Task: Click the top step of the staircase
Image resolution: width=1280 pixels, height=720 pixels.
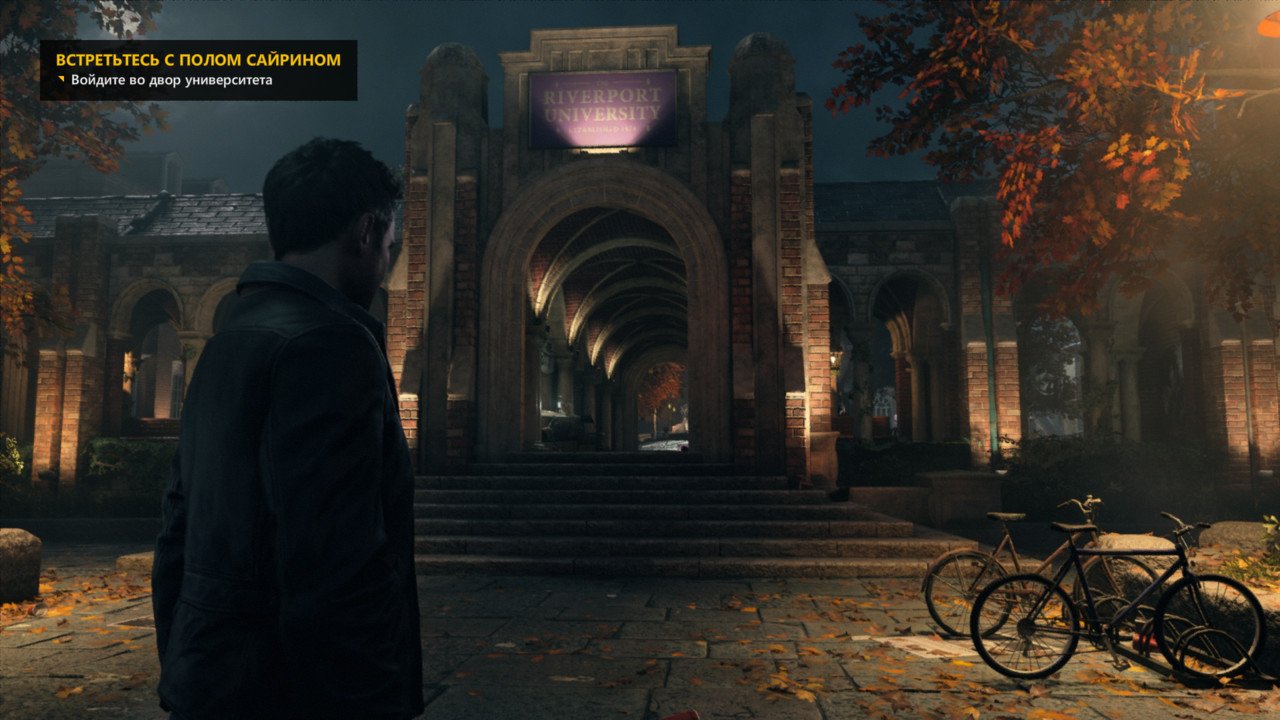Action: pyautogui.click(x=600, y=455)
